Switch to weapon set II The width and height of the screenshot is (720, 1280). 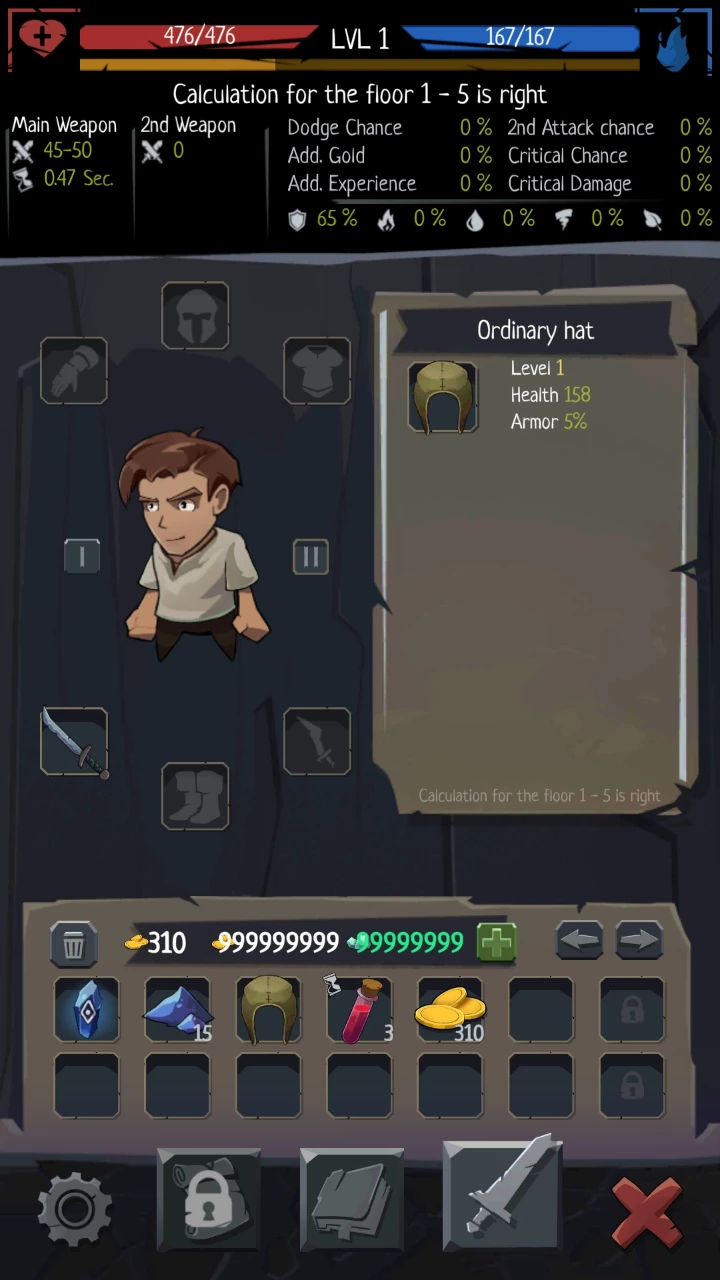(310, 557)
